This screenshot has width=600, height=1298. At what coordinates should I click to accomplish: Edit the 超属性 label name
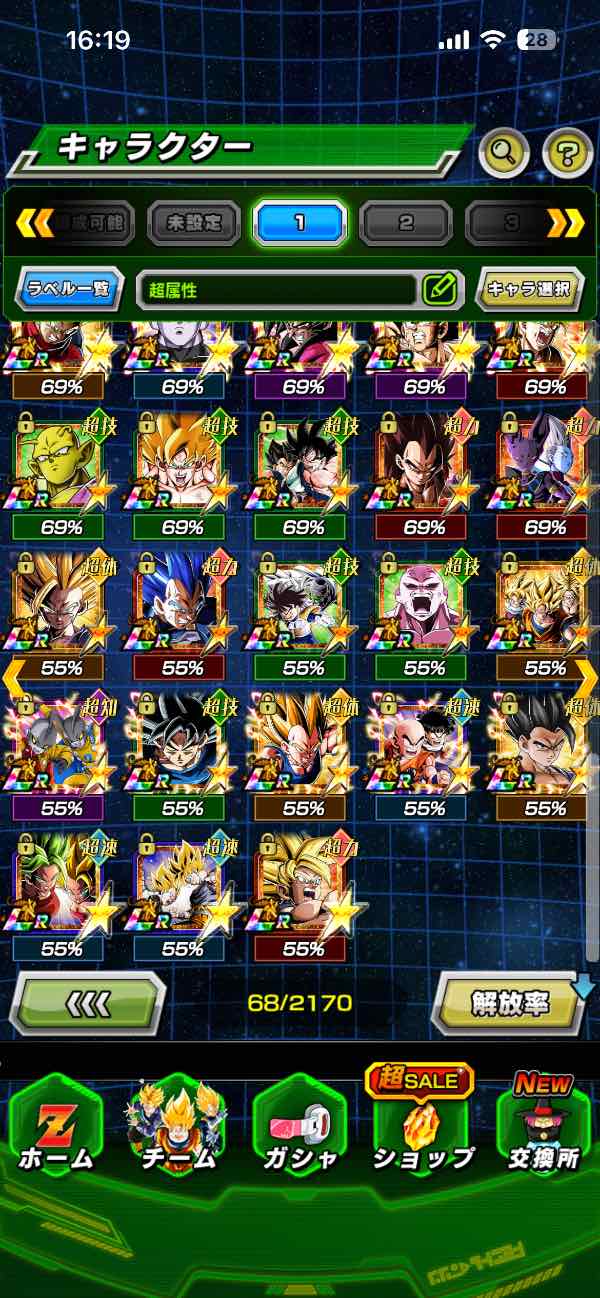pos(439,290)
